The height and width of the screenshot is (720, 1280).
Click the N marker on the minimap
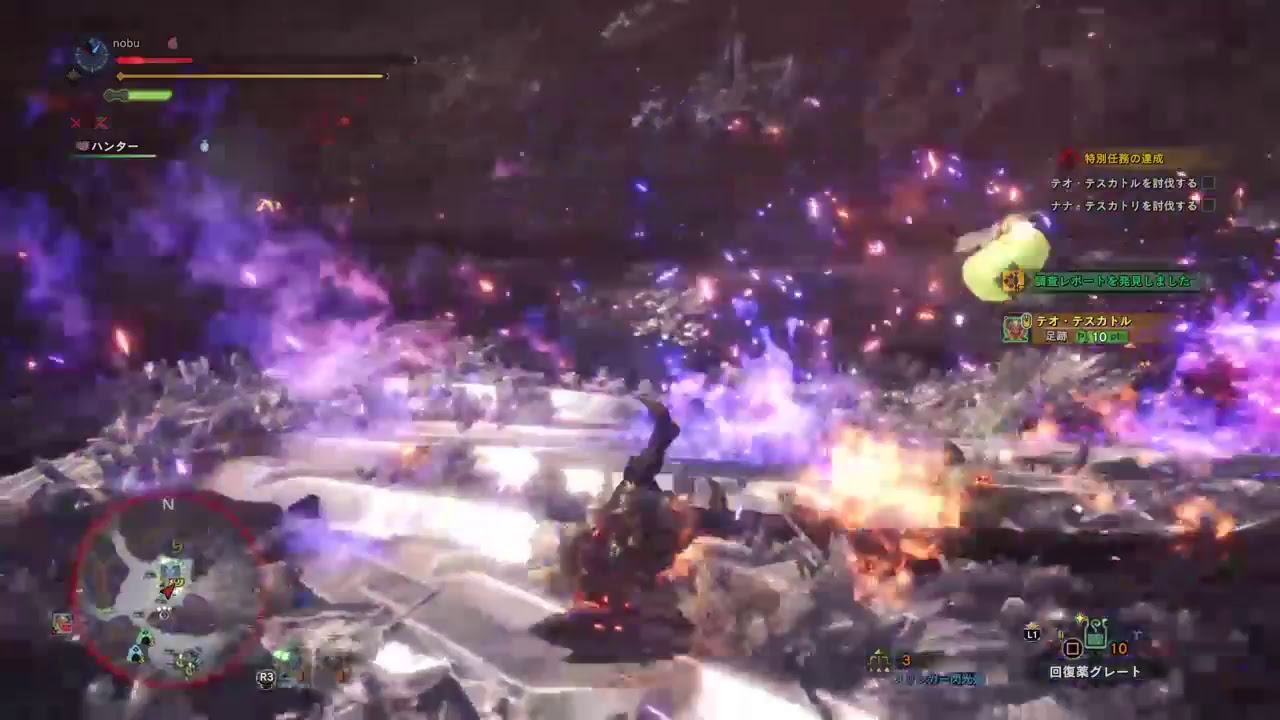point(168,504)
